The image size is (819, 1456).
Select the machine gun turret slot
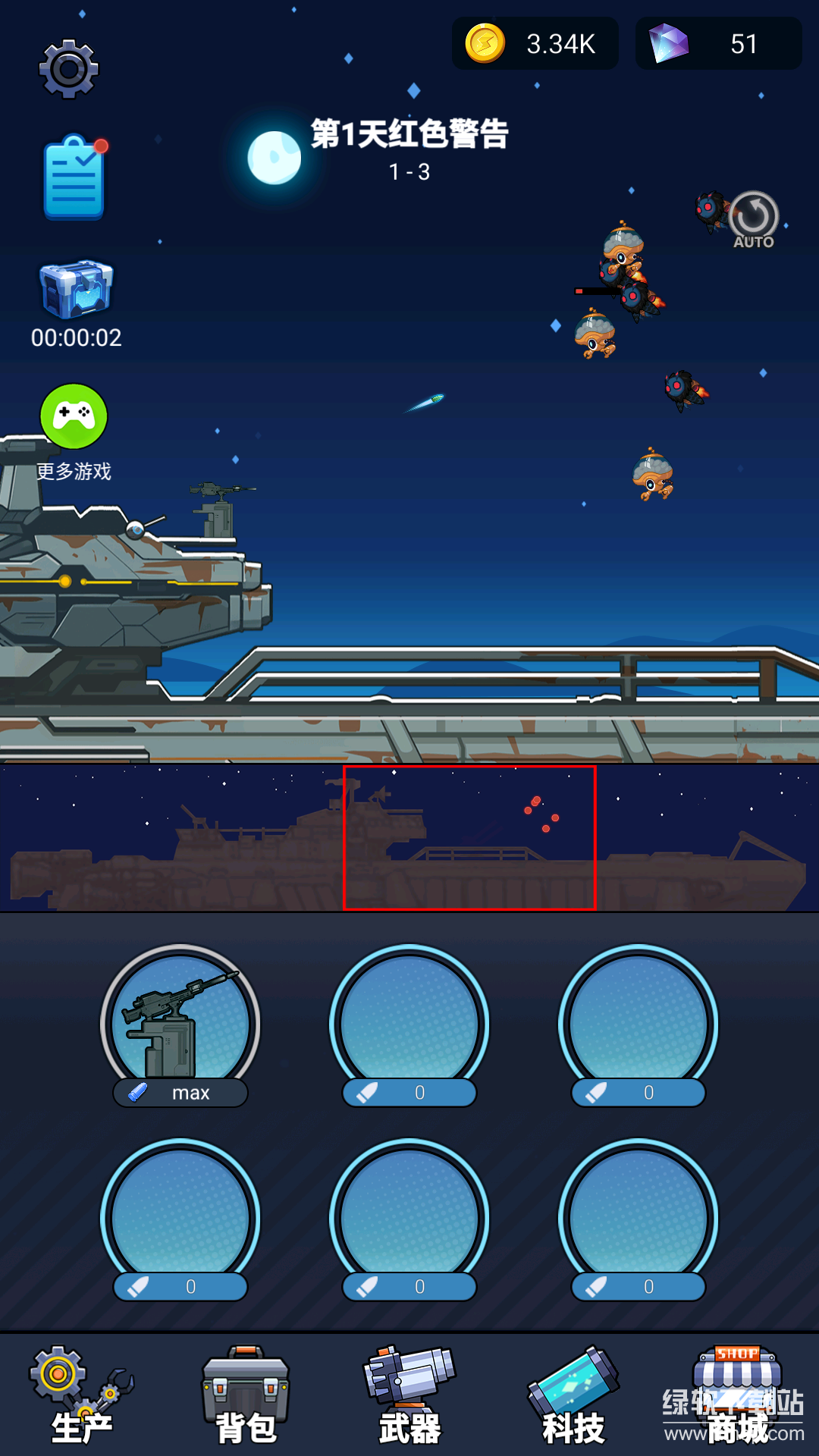[180, 1024]
